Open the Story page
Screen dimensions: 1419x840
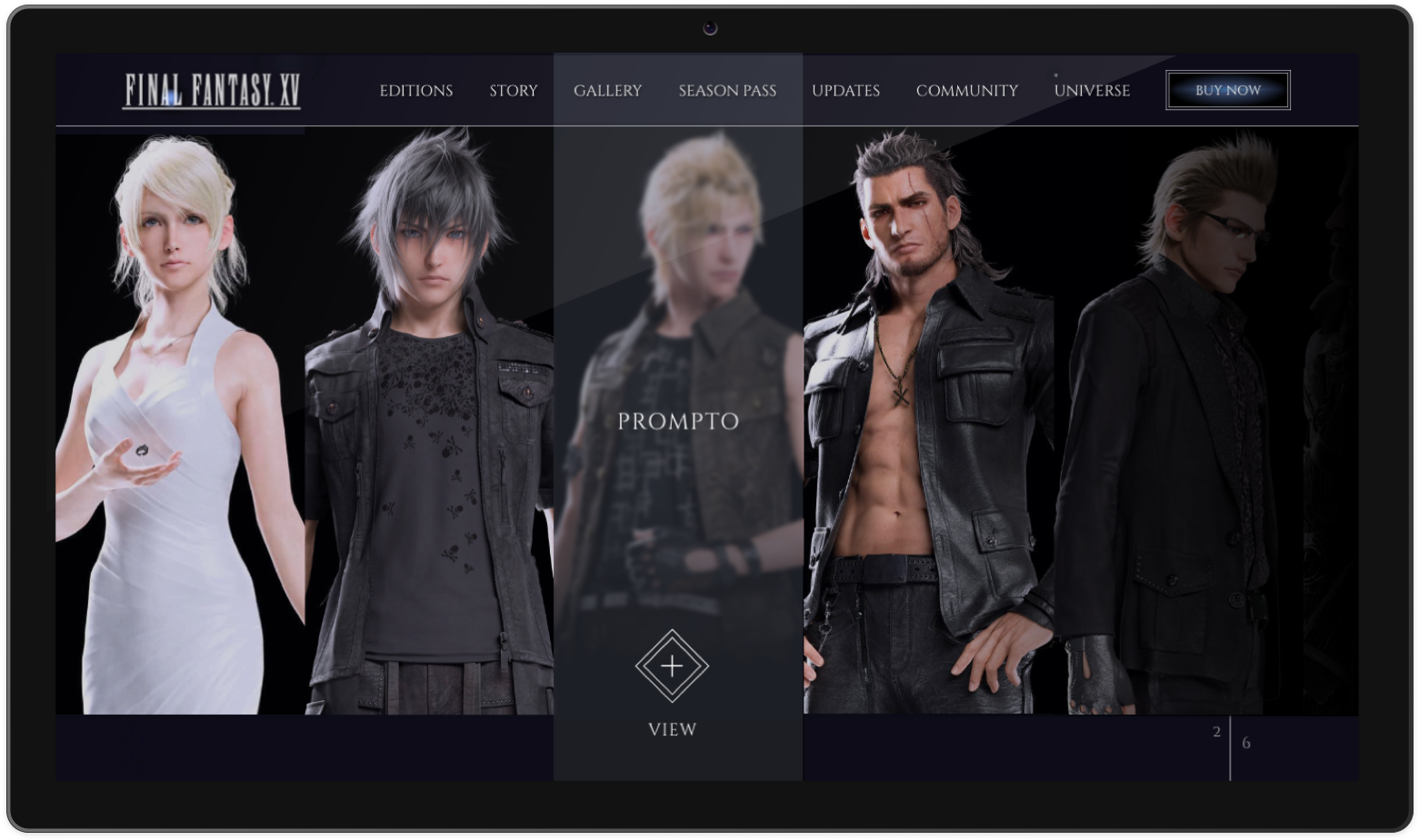click(x=513, y=90)
